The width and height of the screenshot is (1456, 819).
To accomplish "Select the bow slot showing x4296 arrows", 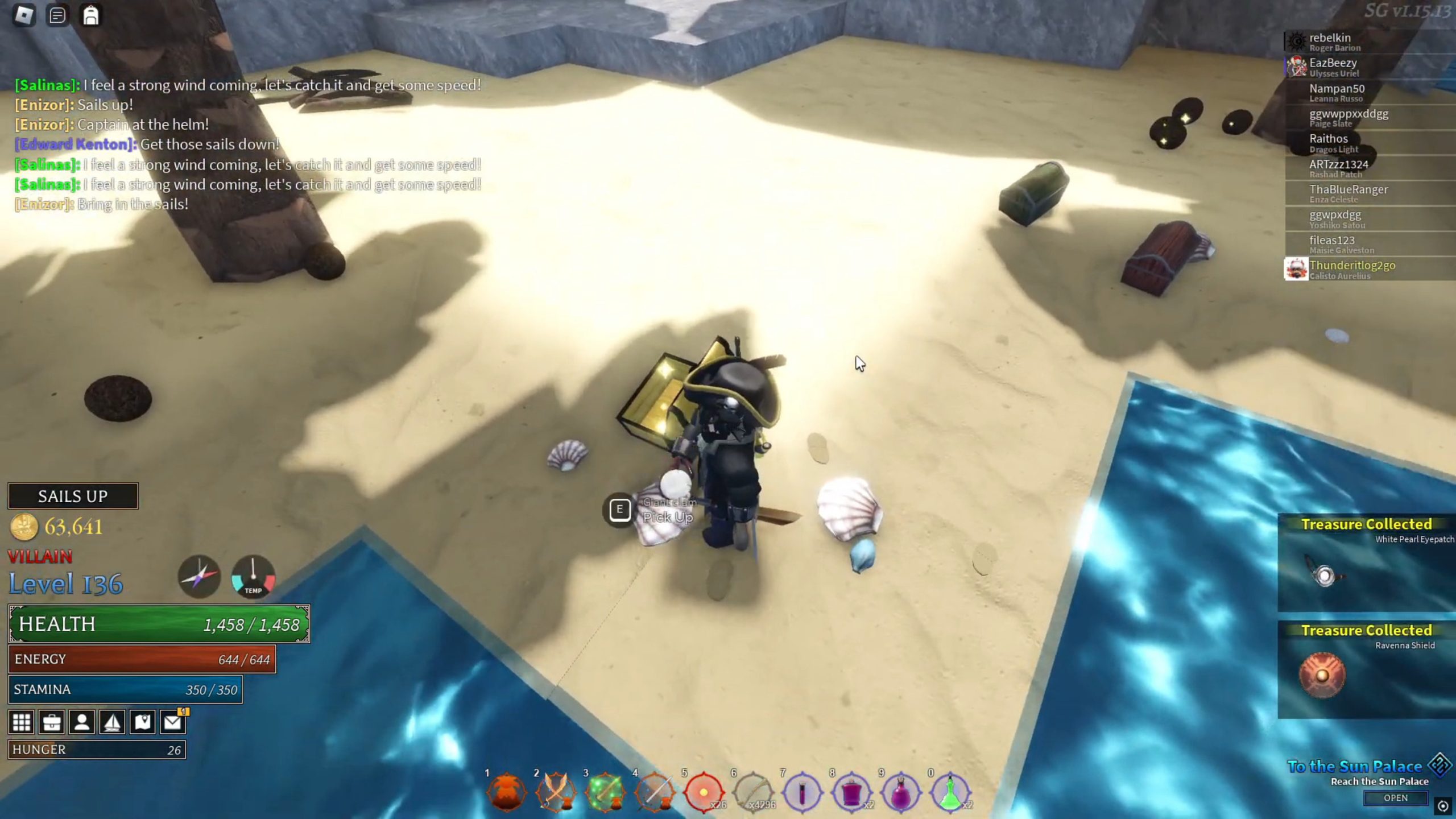I will point(753,792).
